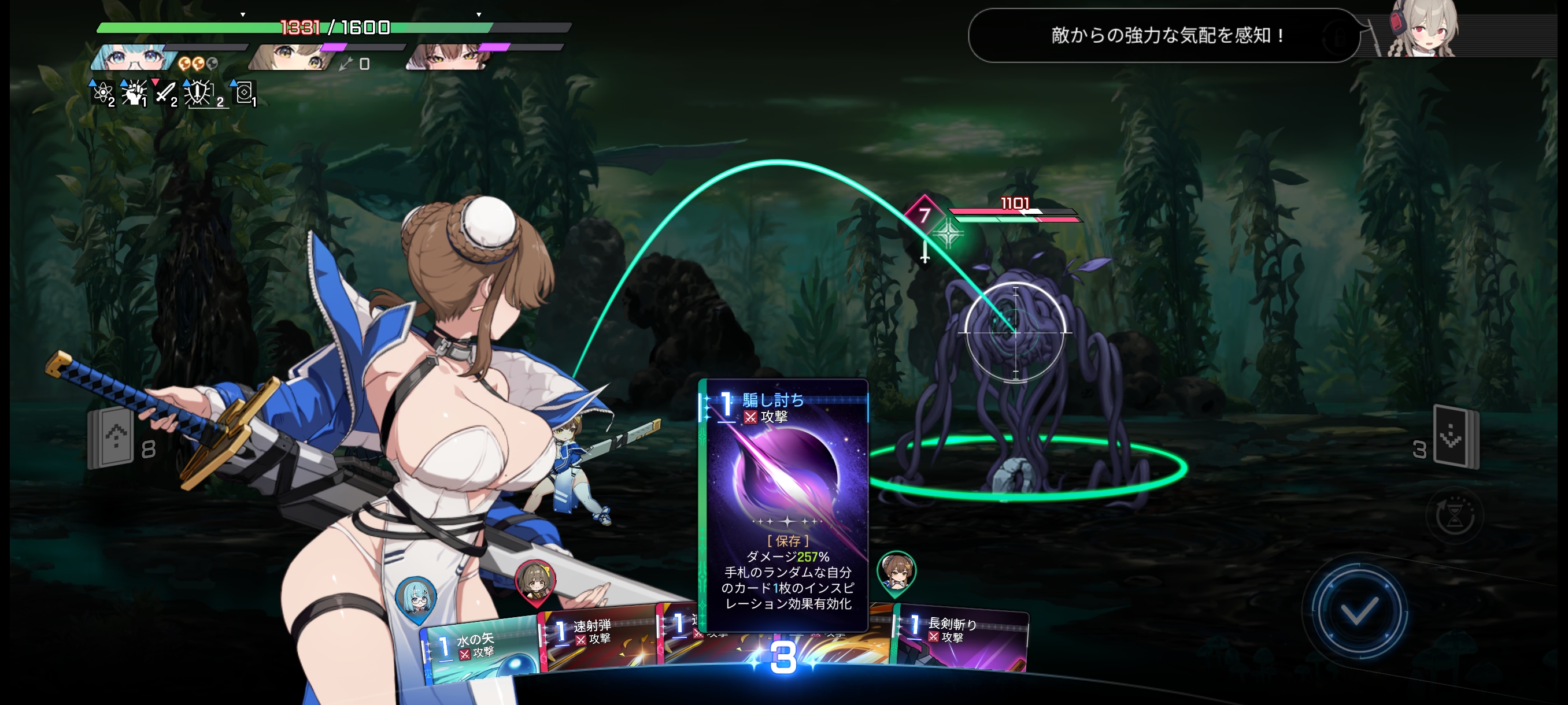Inspect the card buff status icon
This screenshot has height=705, width=1568.
[244, 93]
